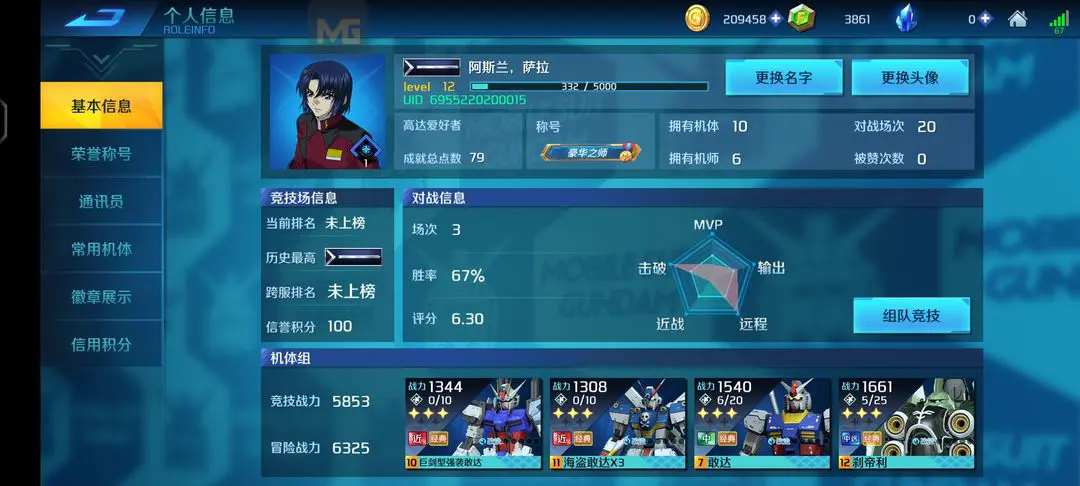
Task: Add more gold coins with plus
Action: (x=776, y=19)
